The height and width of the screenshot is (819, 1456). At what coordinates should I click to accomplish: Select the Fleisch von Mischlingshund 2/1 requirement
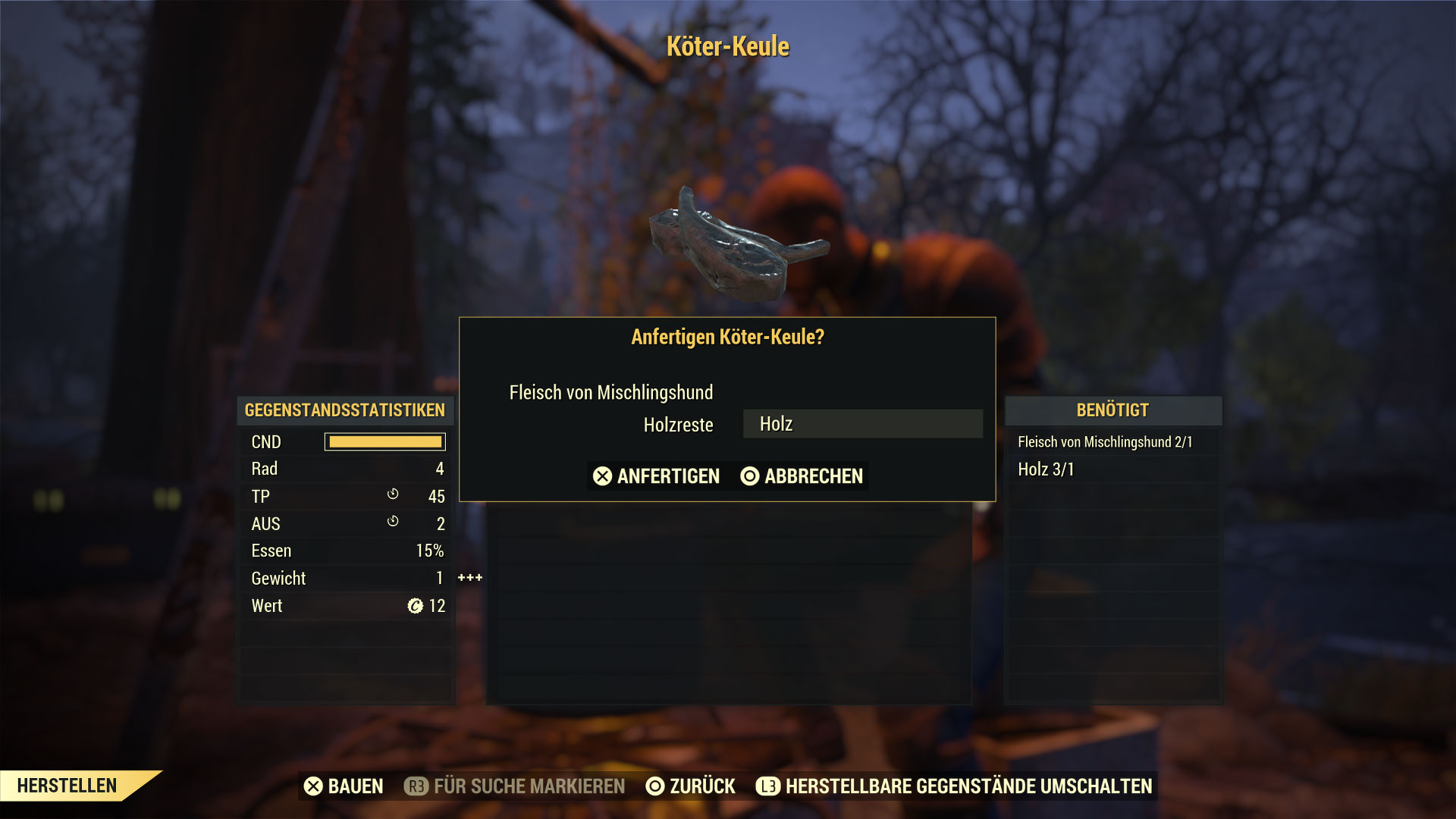pyautogui.click(x=1105, y=442)
